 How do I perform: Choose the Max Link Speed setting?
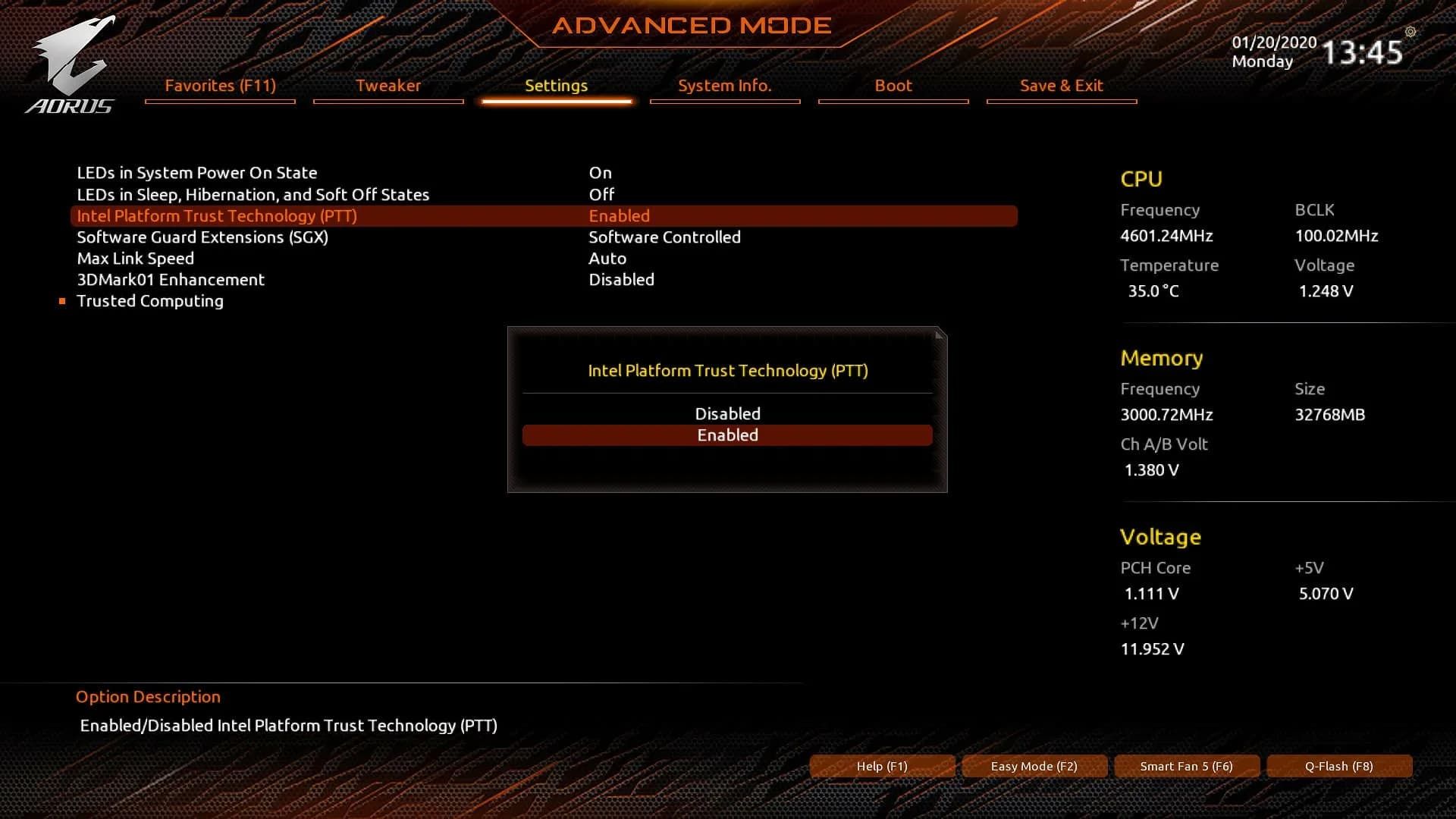(136, 259)
